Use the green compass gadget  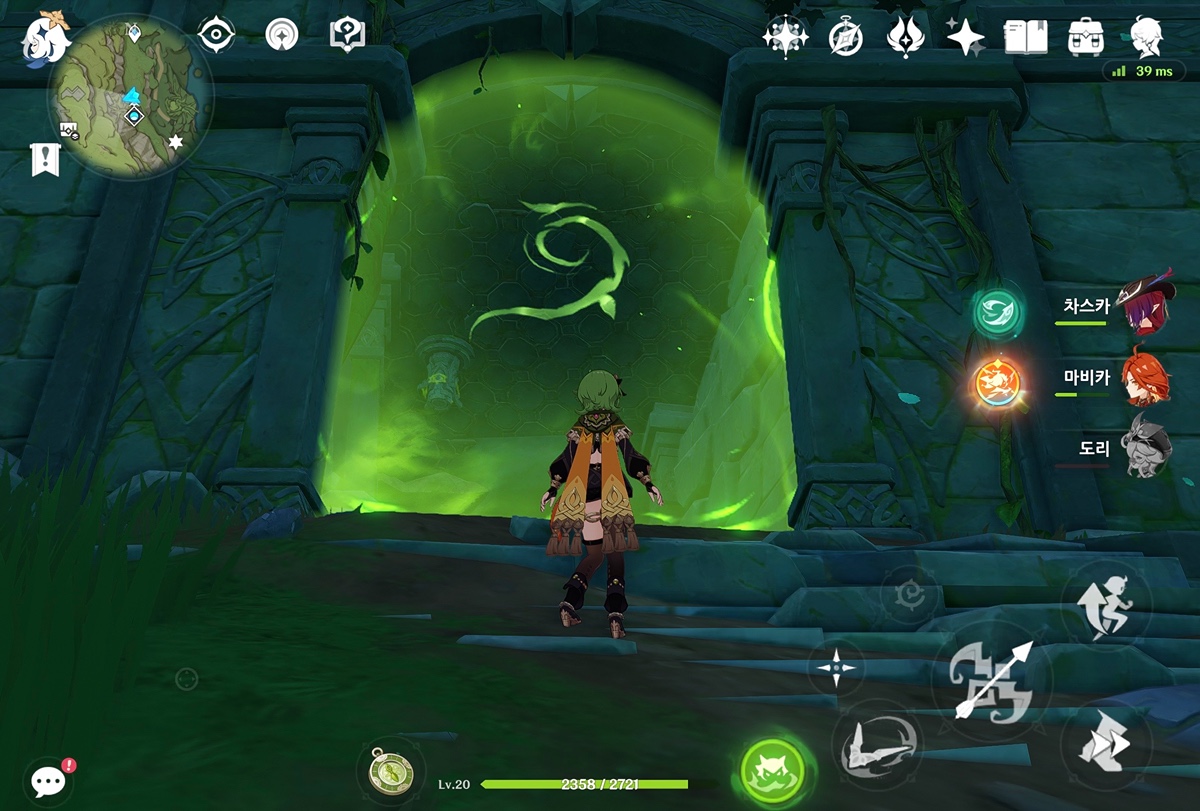click(x=385, y=773)
